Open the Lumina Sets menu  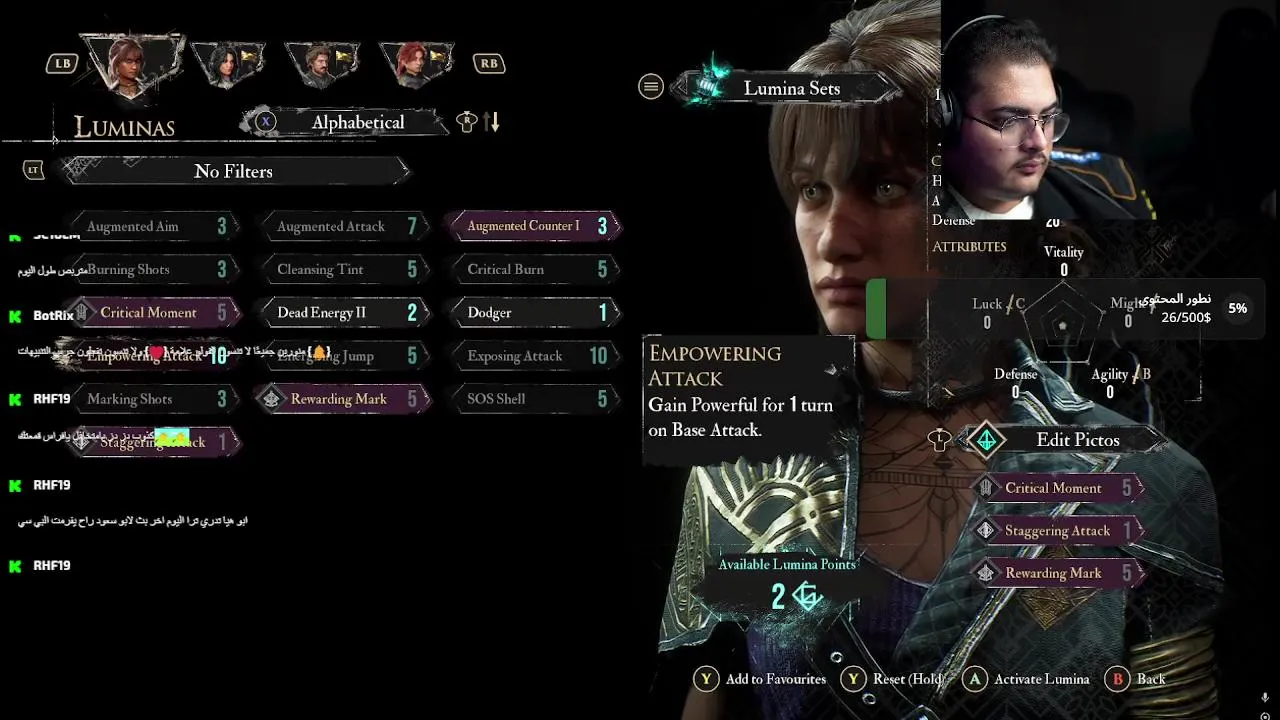791,88
